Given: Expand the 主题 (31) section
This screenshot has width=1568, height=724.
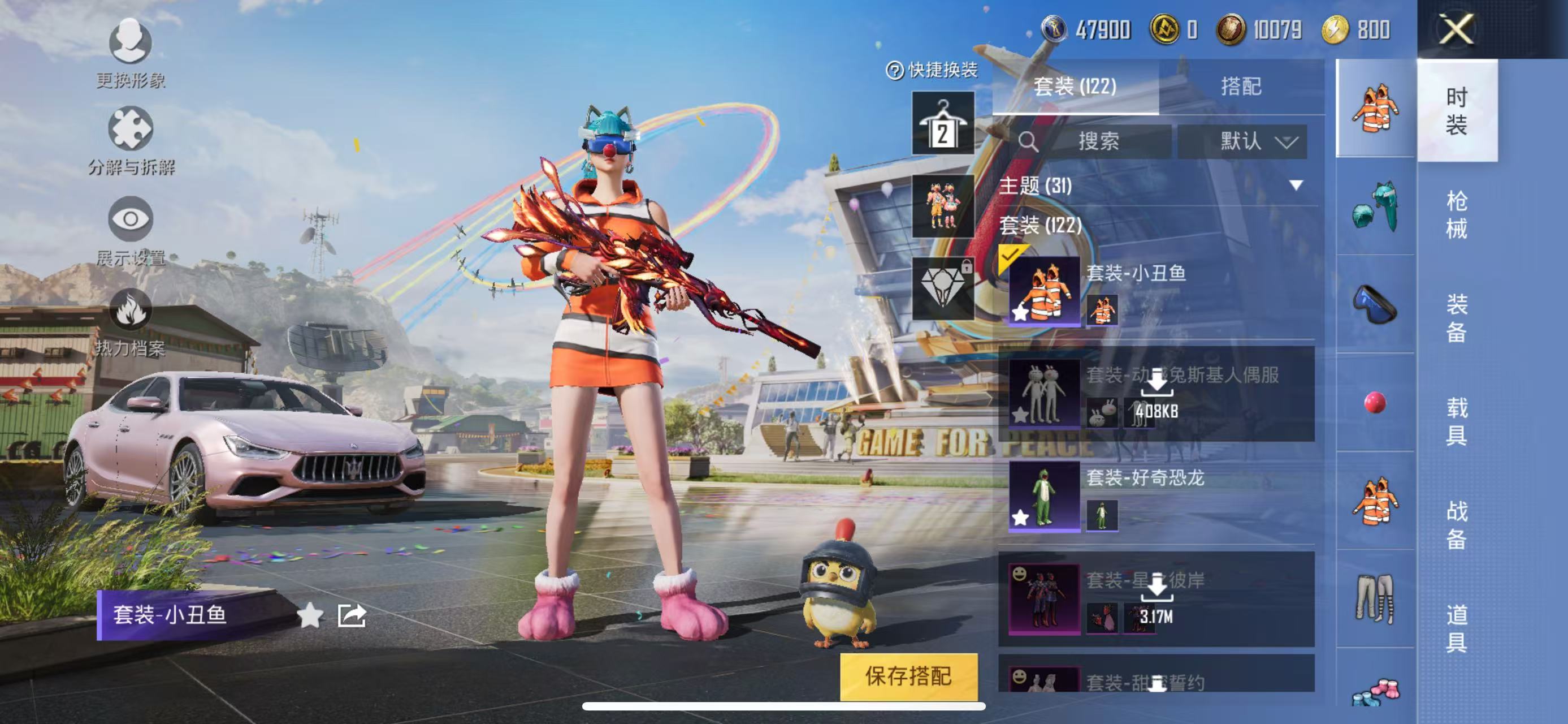Looking at the screenshot, I should coord(1296,185).
